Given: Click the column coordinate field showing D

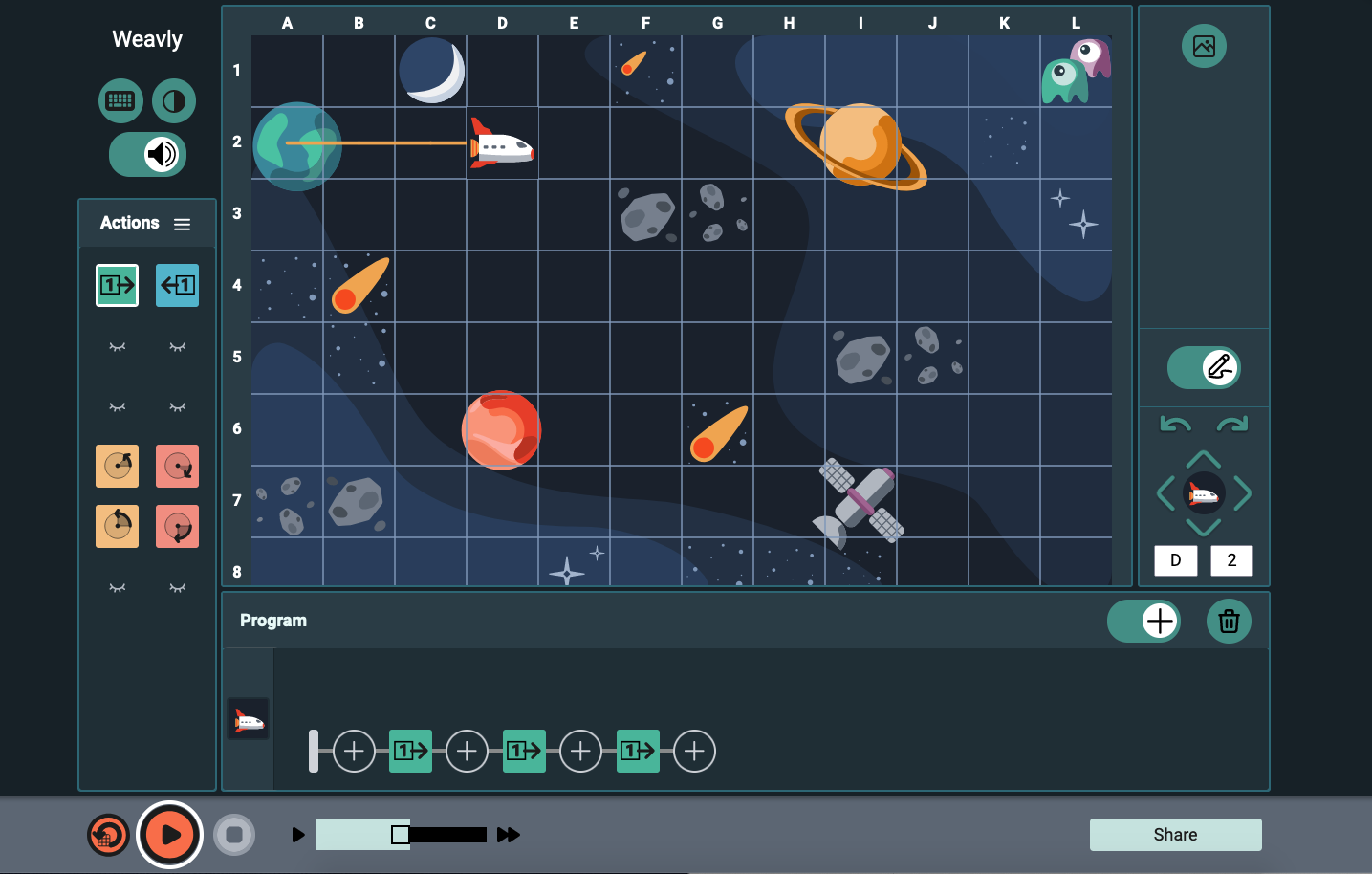Looking at the screenshot, I should [1176, 560].
